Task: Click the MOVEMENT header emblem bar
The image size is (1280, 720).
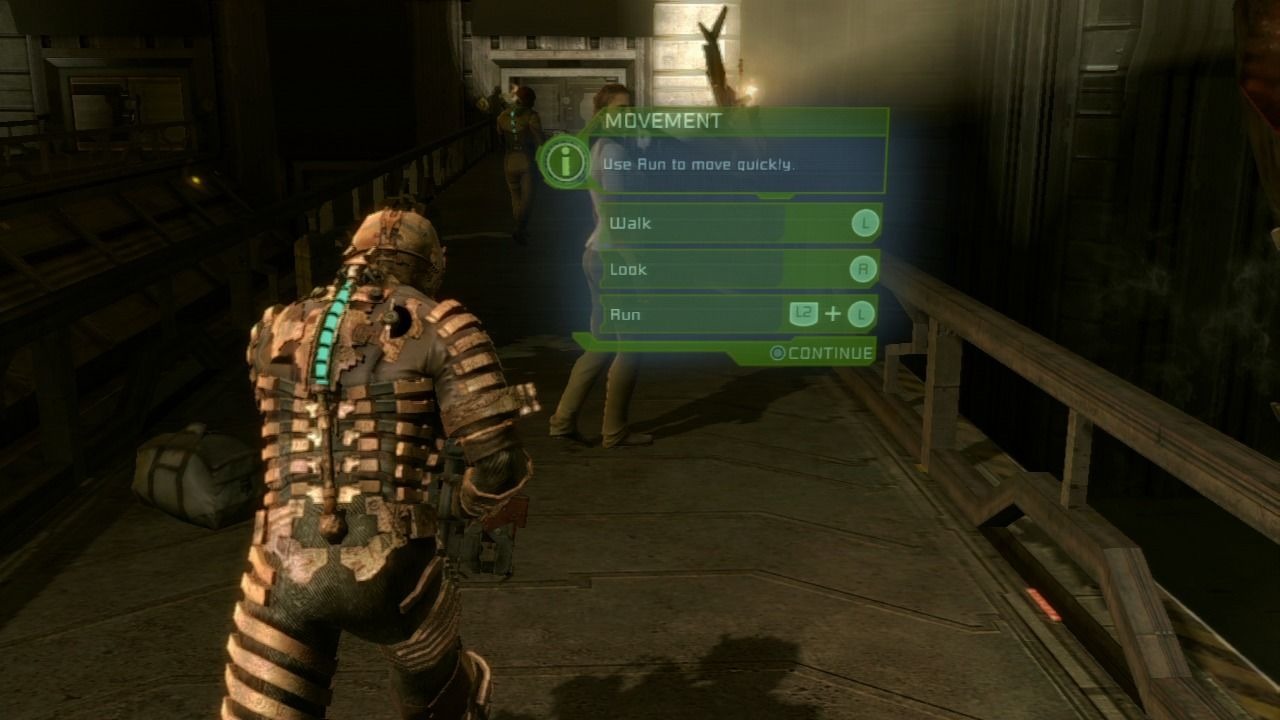Action: [x=740, y=120]
